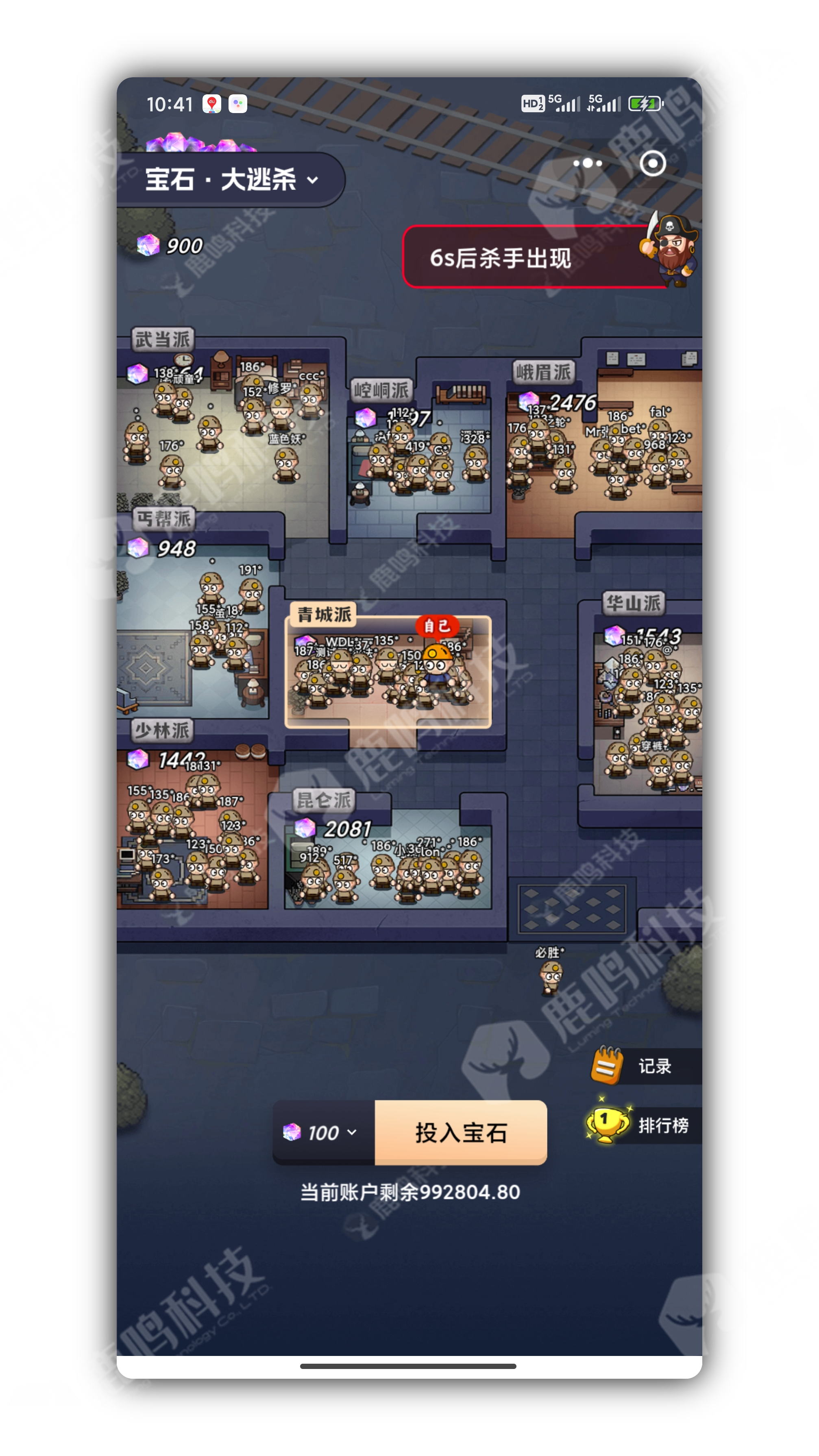Open 记录 records
This screenshot has height=1456, width=819.
[x=645, y=1066]
